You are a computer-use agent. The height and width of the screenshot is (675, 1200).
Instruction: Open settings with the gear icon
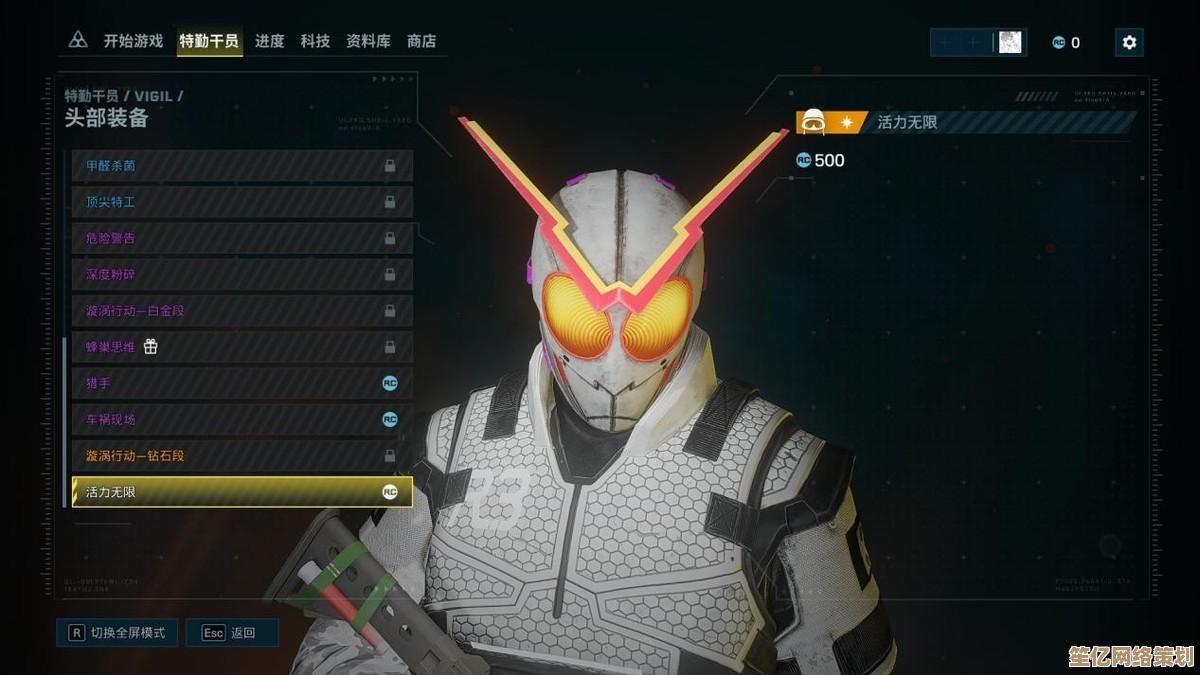tap(1129, 42)
